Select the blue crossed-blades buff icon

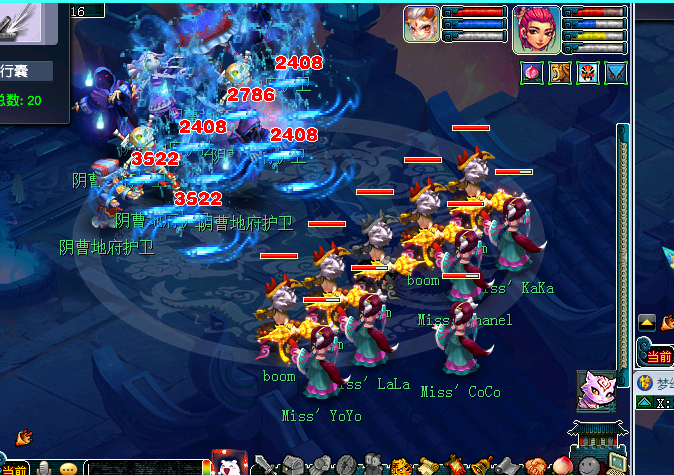coord(616,73)
